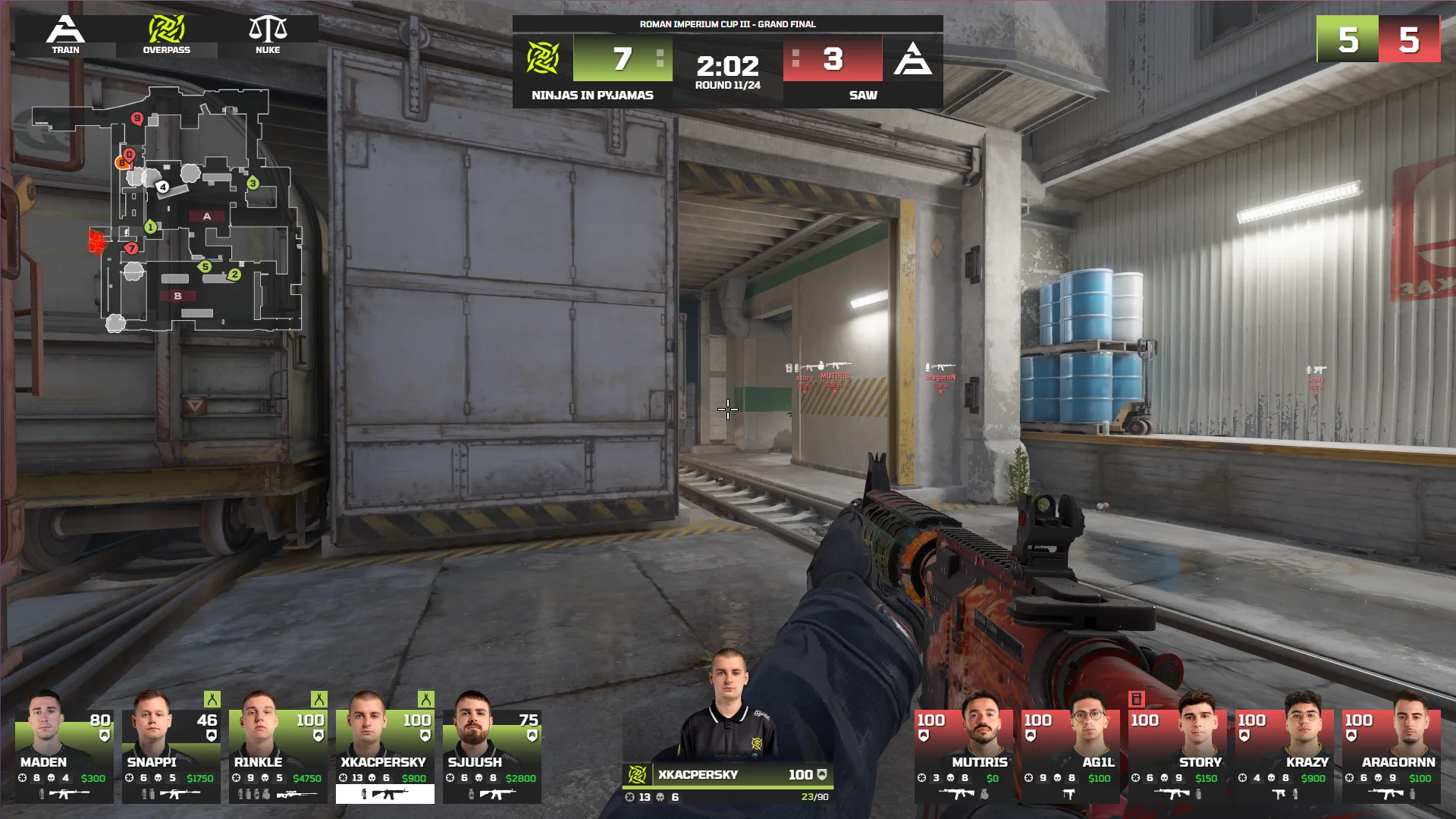The width and height of the screenshot is (1456, 819).
Task: Click the SAW team logo on scoreboard
Action: click(912, 58)
